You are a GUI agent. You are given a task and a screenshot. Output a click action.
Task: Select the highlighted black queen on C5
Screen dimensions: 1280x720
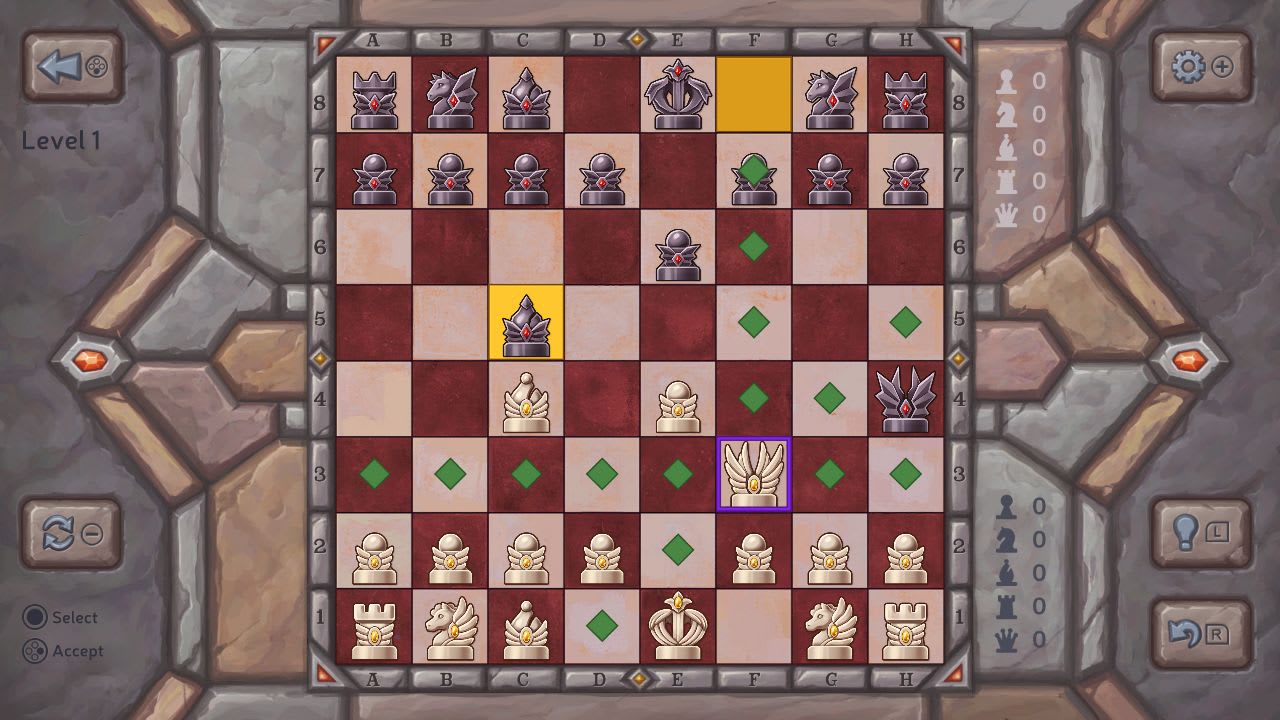point(527,323)
